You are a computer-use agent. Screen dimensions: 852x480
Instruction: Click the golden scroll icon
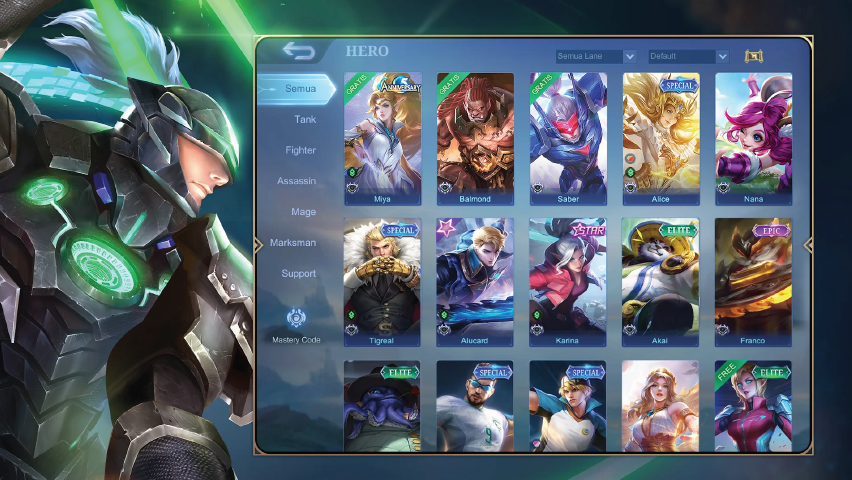click(753, 56)
